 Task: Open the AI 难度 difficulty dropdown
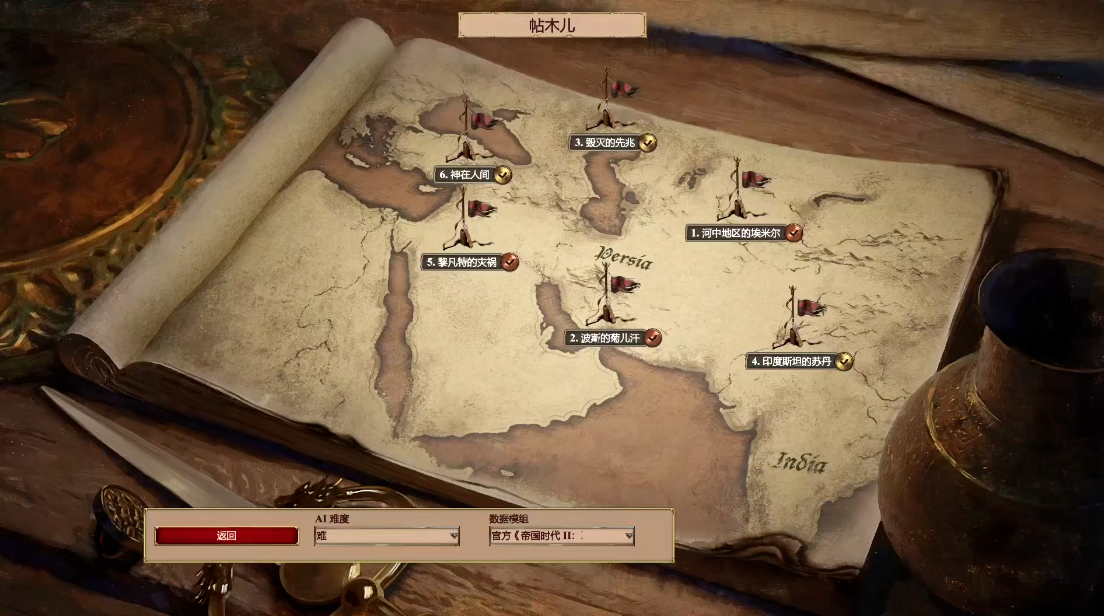point(387,536)
